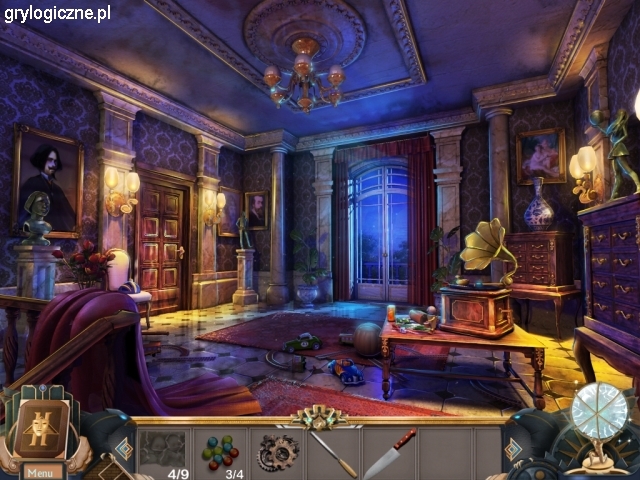Click the inventory's right arrow button
Viewport: 640px width, 480px height.
point(513,449)
